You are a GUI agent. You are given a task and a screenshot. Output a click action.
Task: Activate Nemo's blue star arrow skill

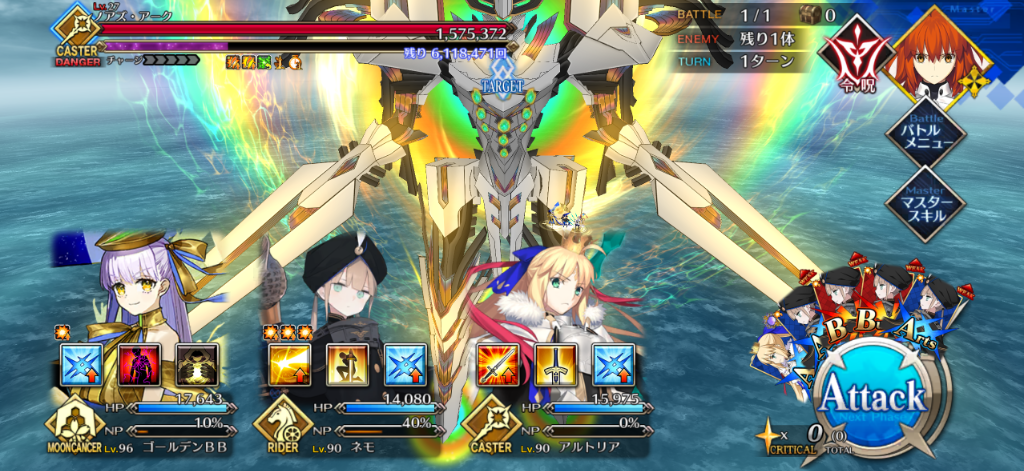tap(405, 365)
